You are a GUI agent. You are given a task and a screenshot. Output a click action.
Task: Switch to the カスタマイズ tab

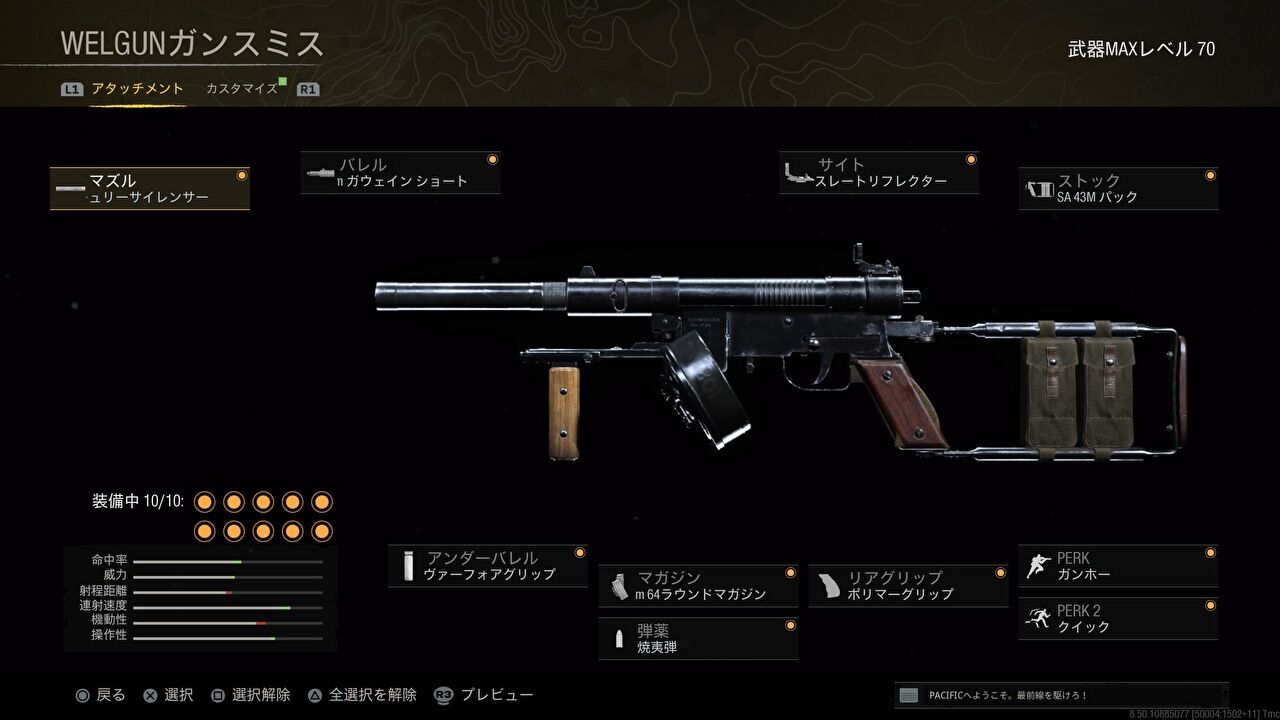pyautogui.click(x=243, y=87)
